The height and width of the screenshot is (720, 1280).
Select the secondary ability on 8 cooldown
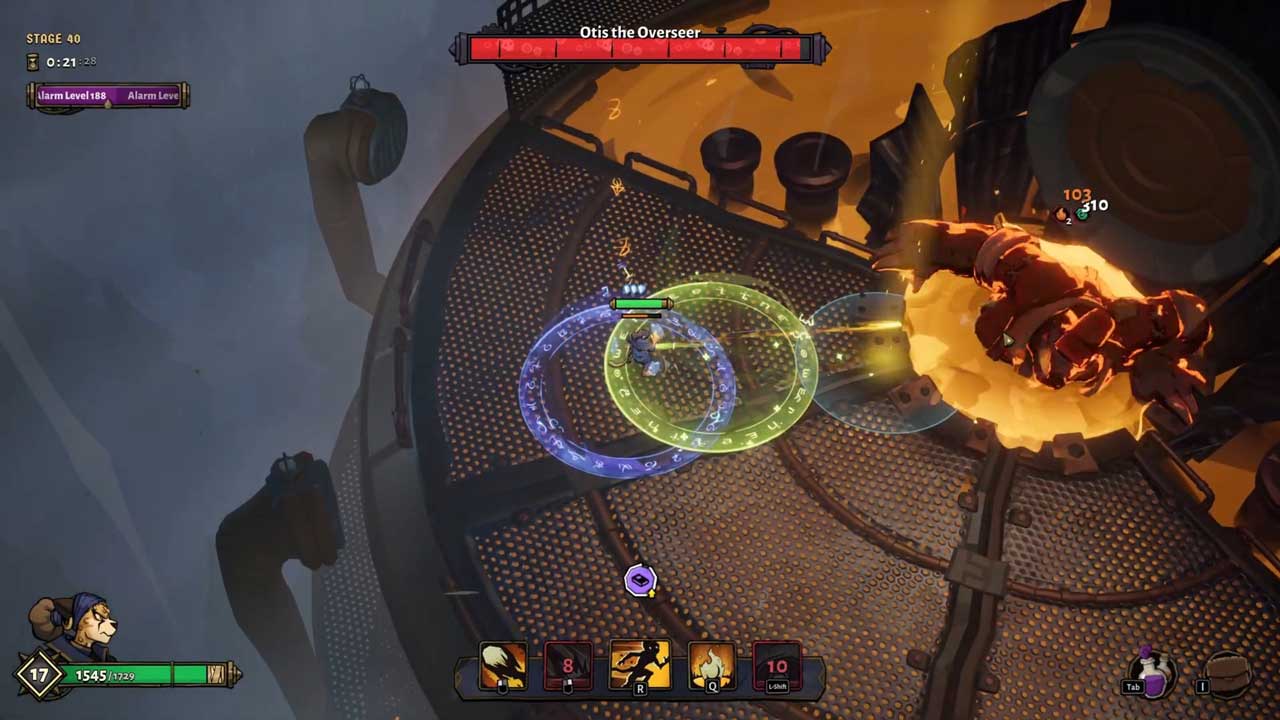tap(568, 666)
